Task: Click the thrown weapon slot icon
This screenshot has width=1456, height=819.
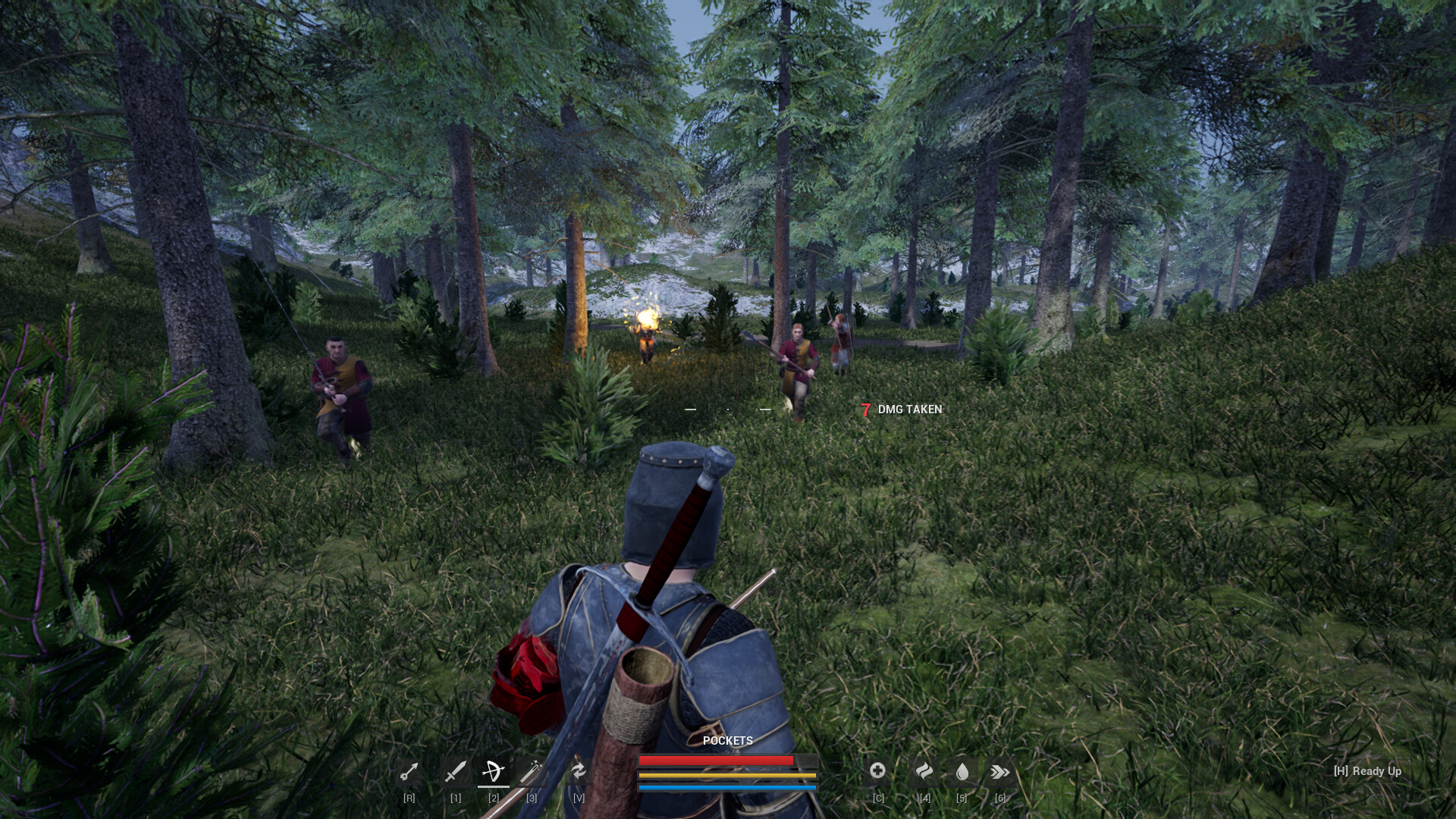Action: 409,772
